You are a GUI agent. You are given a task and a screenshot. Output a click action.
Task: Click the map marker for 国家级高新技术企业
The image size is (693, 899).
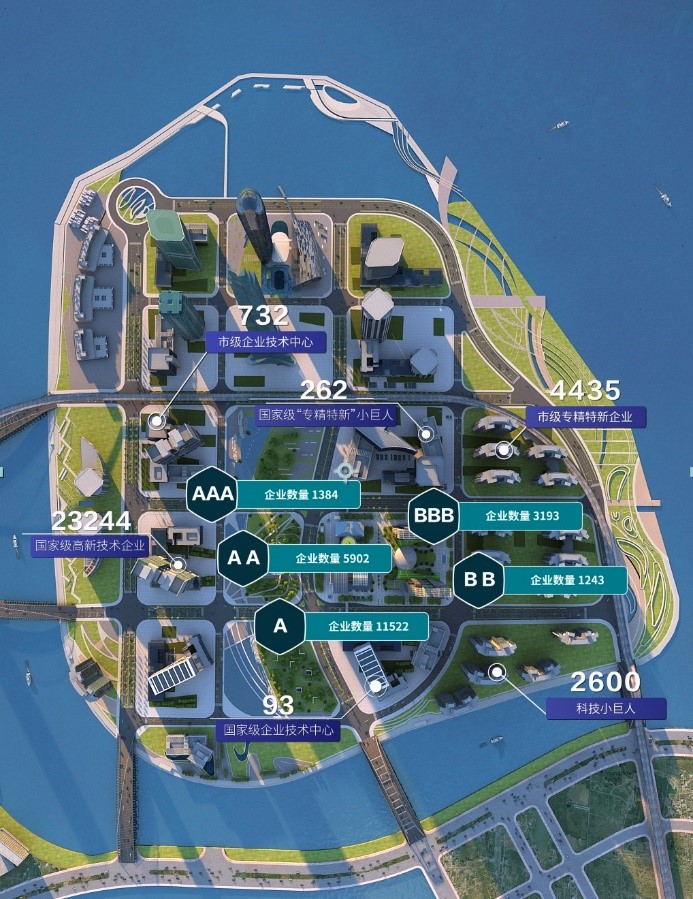coord(178,564)
